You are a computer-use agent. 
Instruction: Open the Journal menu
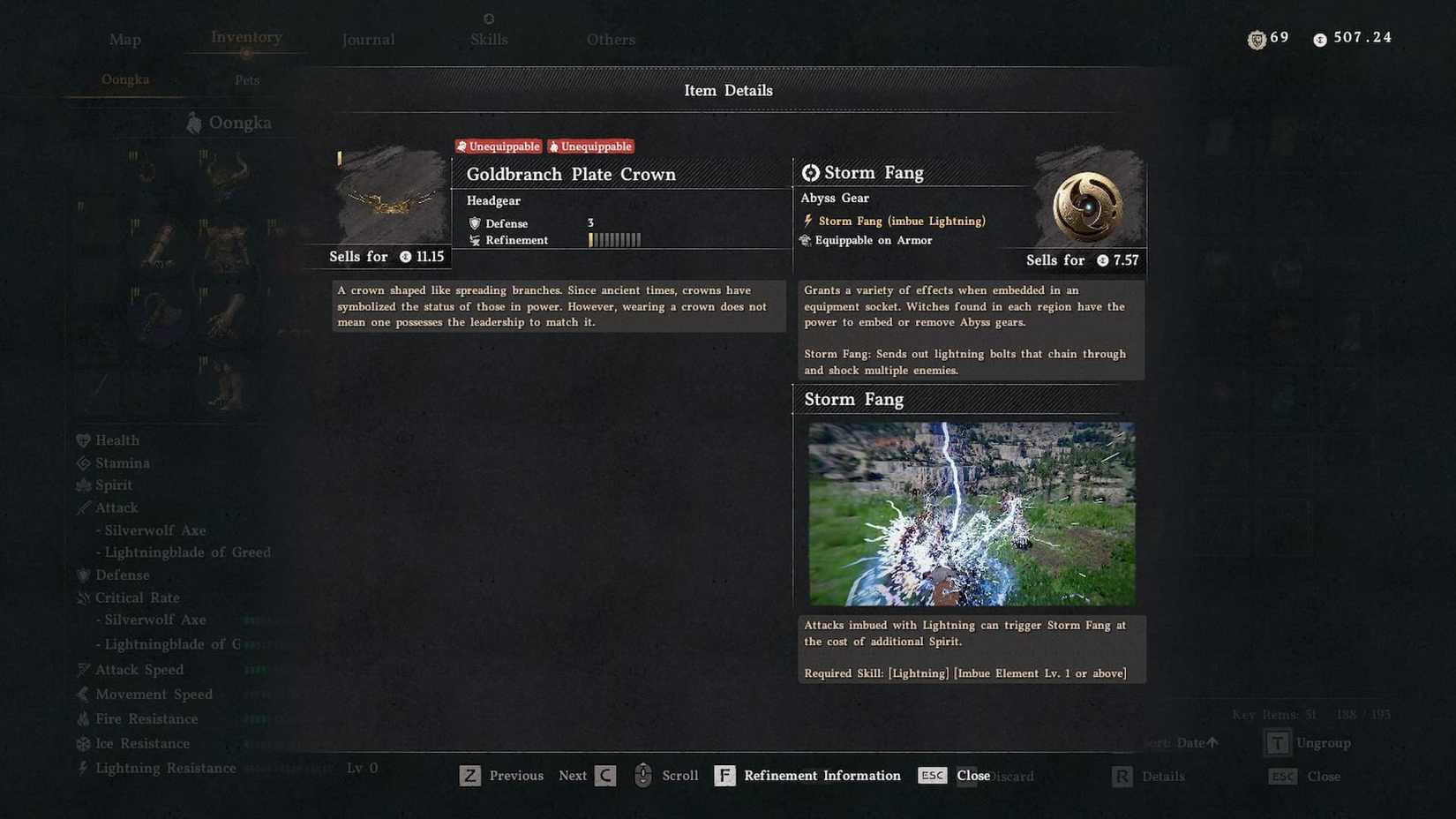[367, 39]
